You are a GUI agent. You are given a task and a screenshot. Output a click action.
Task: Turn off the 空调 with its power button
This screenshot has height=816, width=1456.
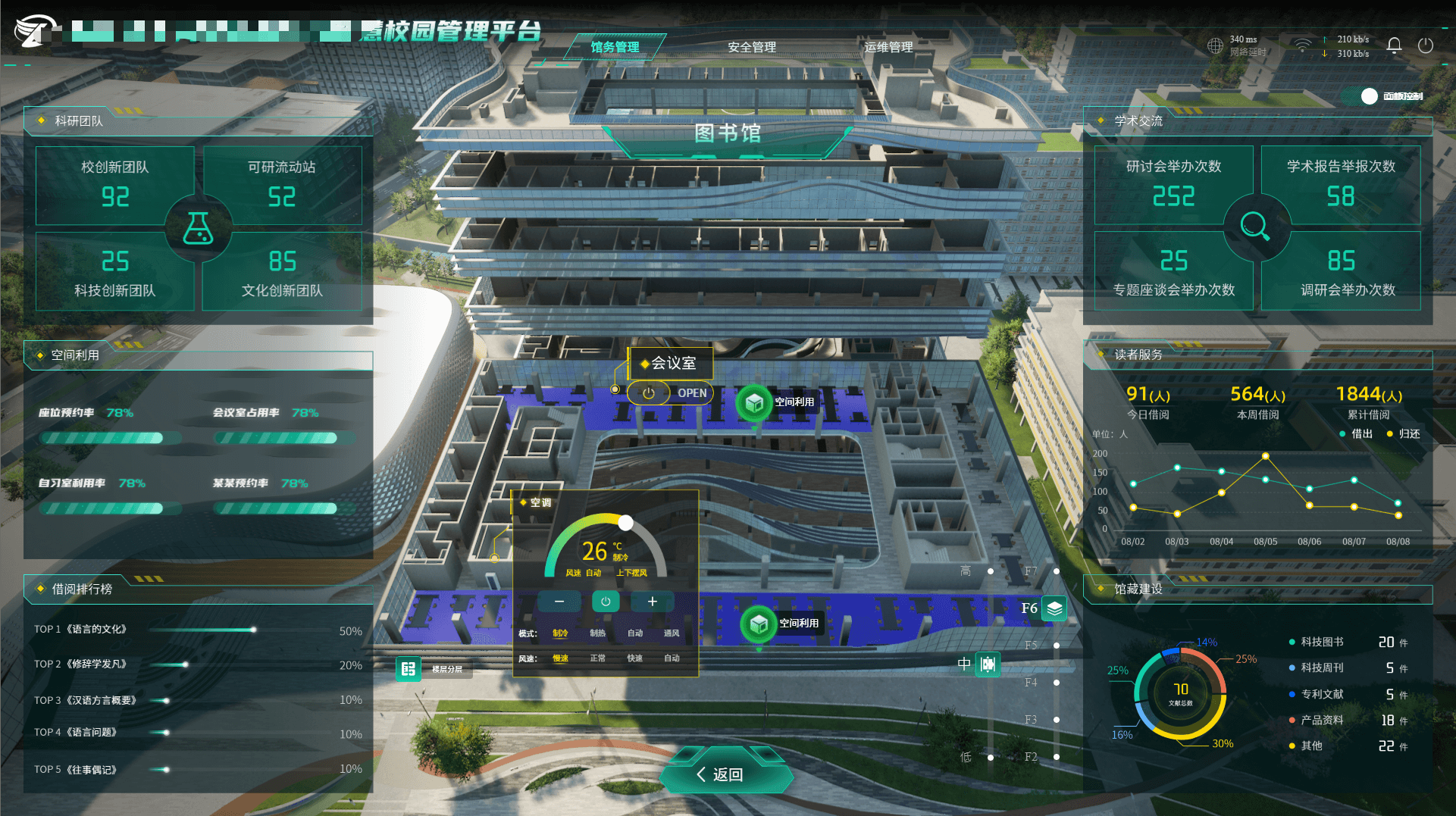pos(606,602)
